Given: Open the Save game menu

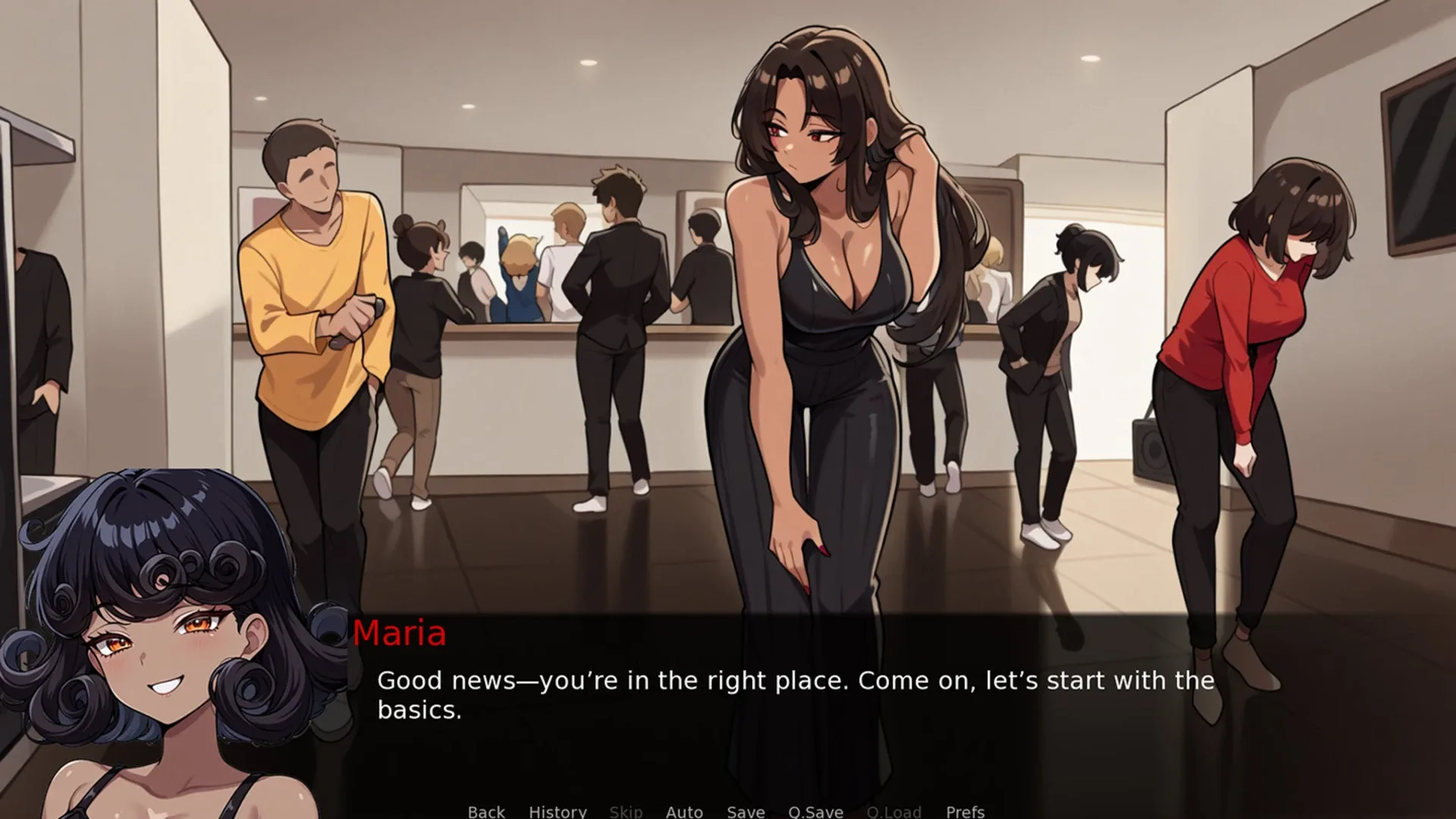Looking at the screenshot, I should pos(745,811).
